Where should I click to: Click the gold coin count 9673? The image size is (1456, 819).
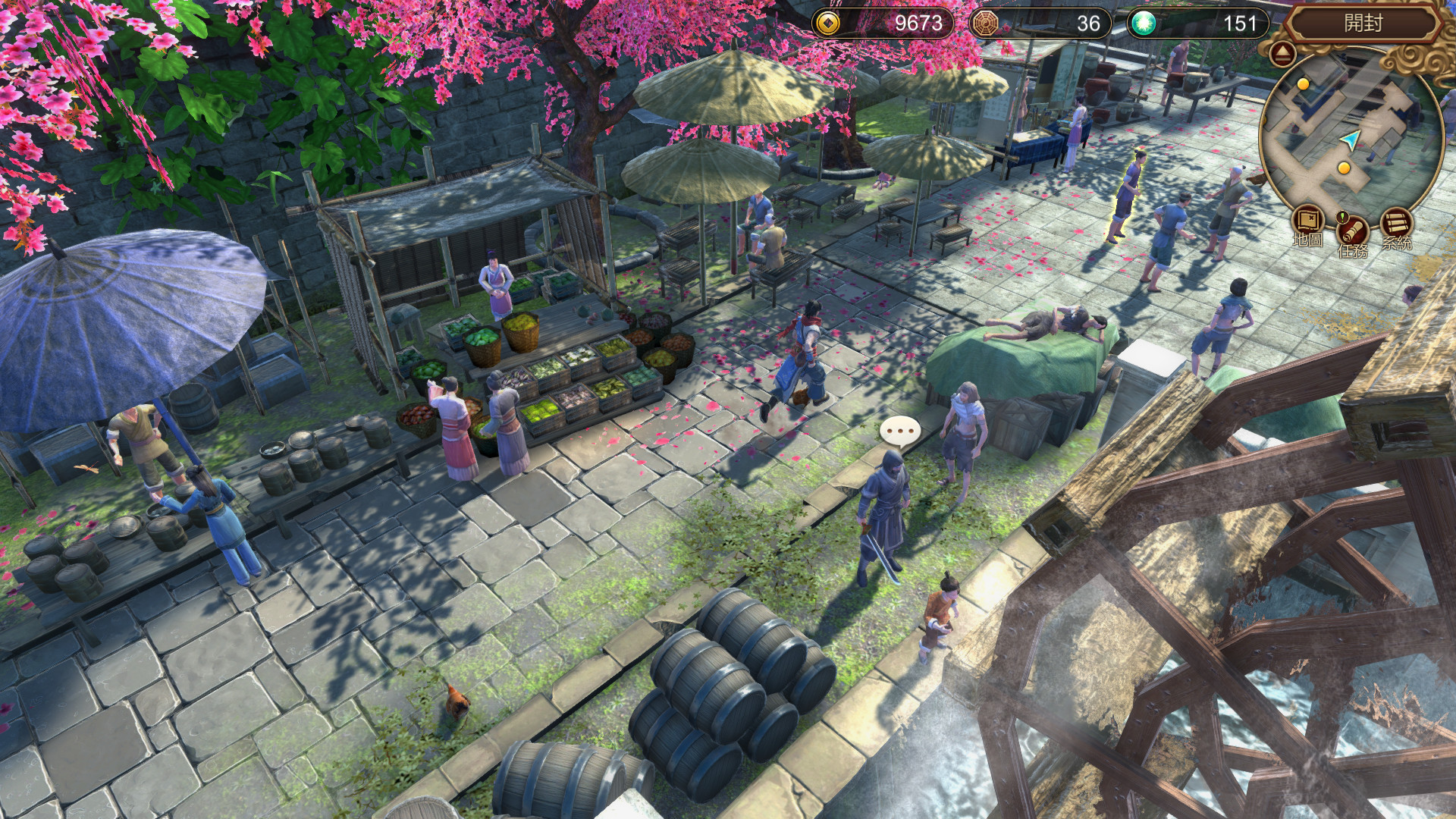coord(918,24)
